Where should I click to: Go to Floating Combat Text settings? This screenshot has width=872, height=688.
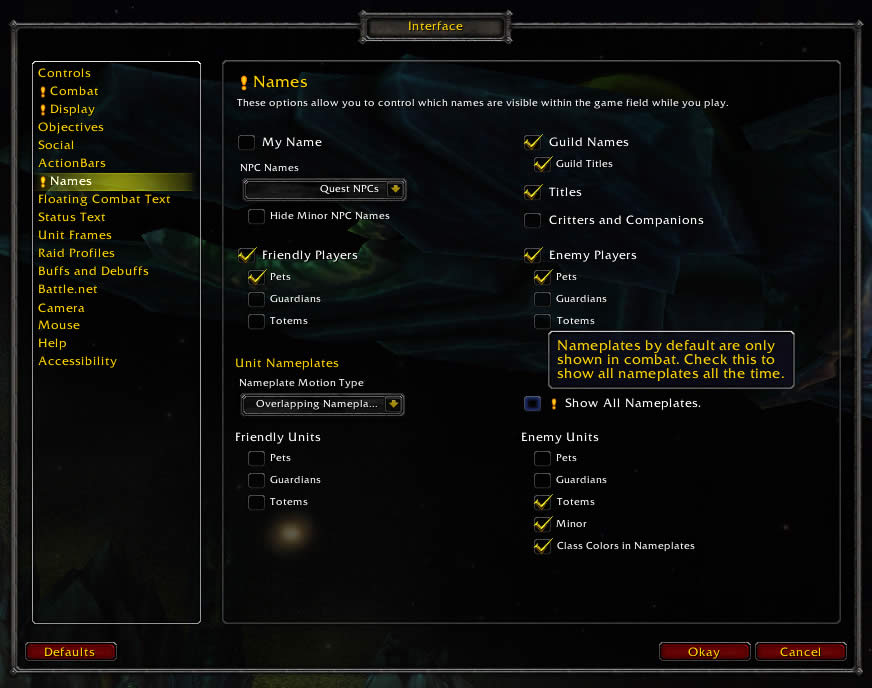pos(104,199)
